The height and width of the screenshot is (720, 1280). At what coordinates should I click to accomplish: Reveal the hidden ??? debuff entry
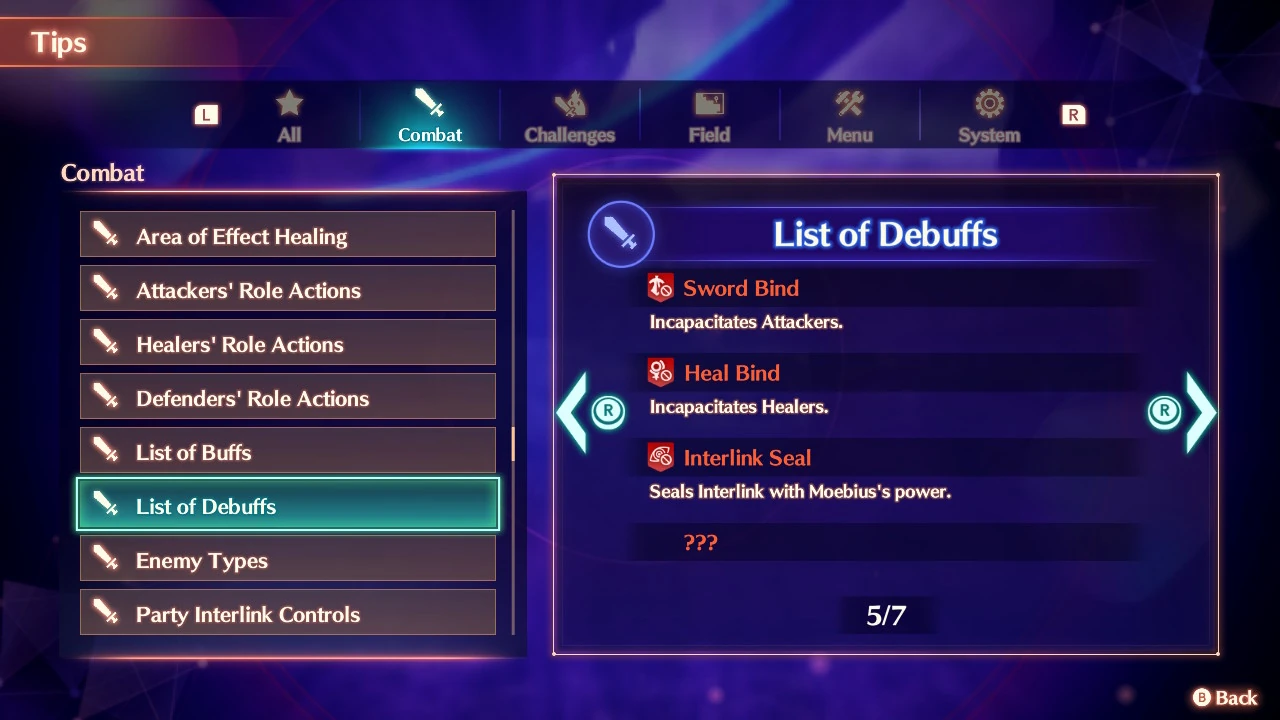[x=701, y=543]
